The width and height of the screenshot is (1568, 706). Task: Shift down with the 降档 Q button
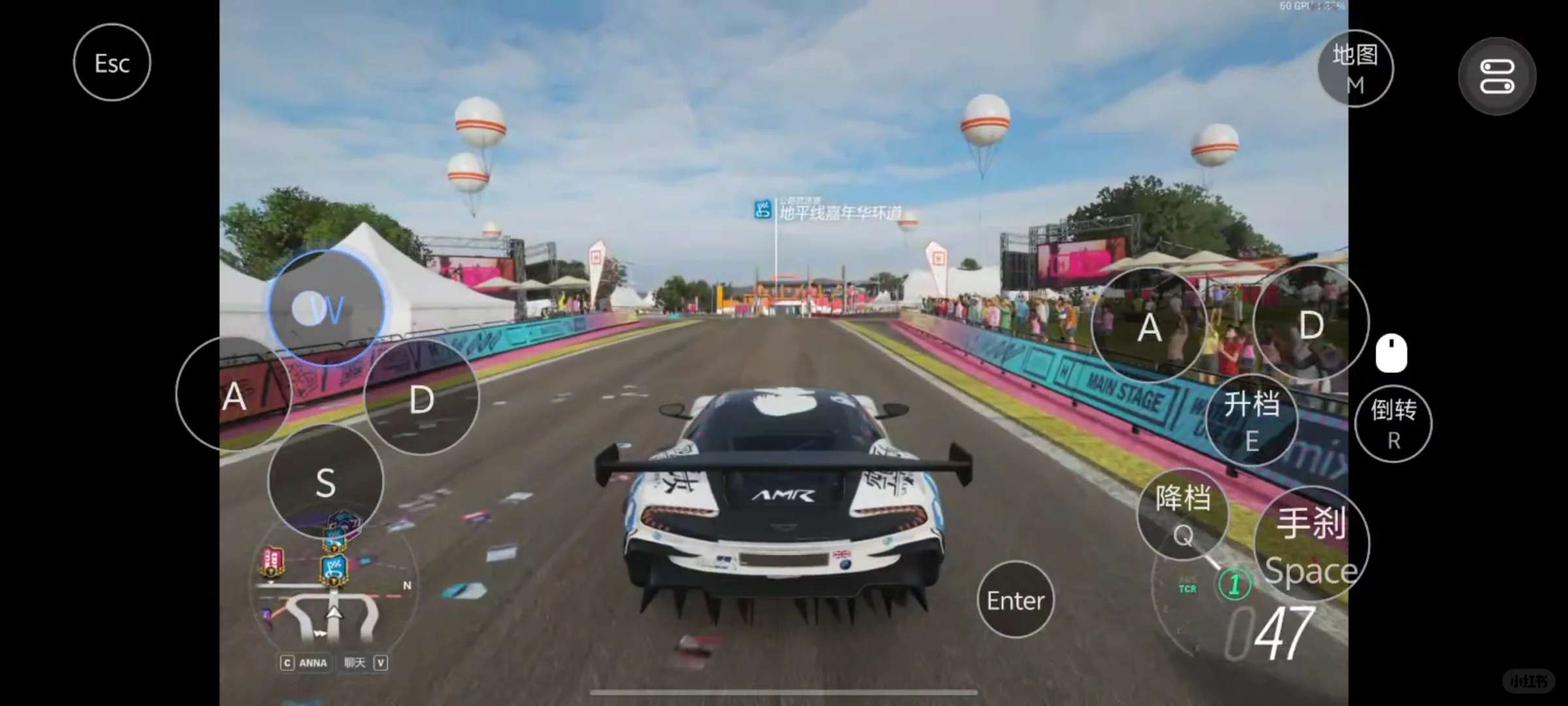click(1183, 514)
